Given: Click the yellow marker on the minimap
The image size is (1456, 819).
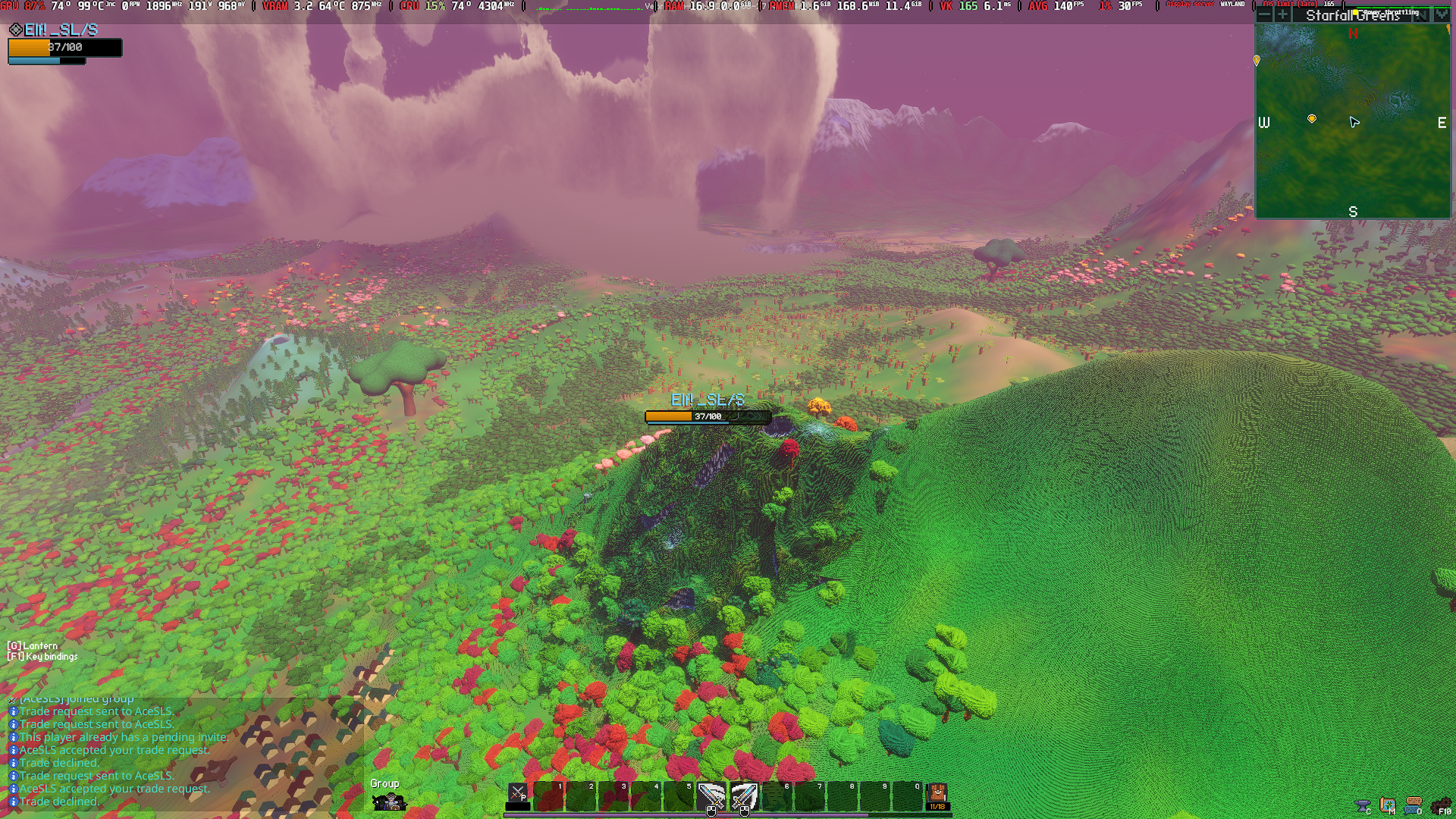Looking at the screenshot, I should (1312, 119).
